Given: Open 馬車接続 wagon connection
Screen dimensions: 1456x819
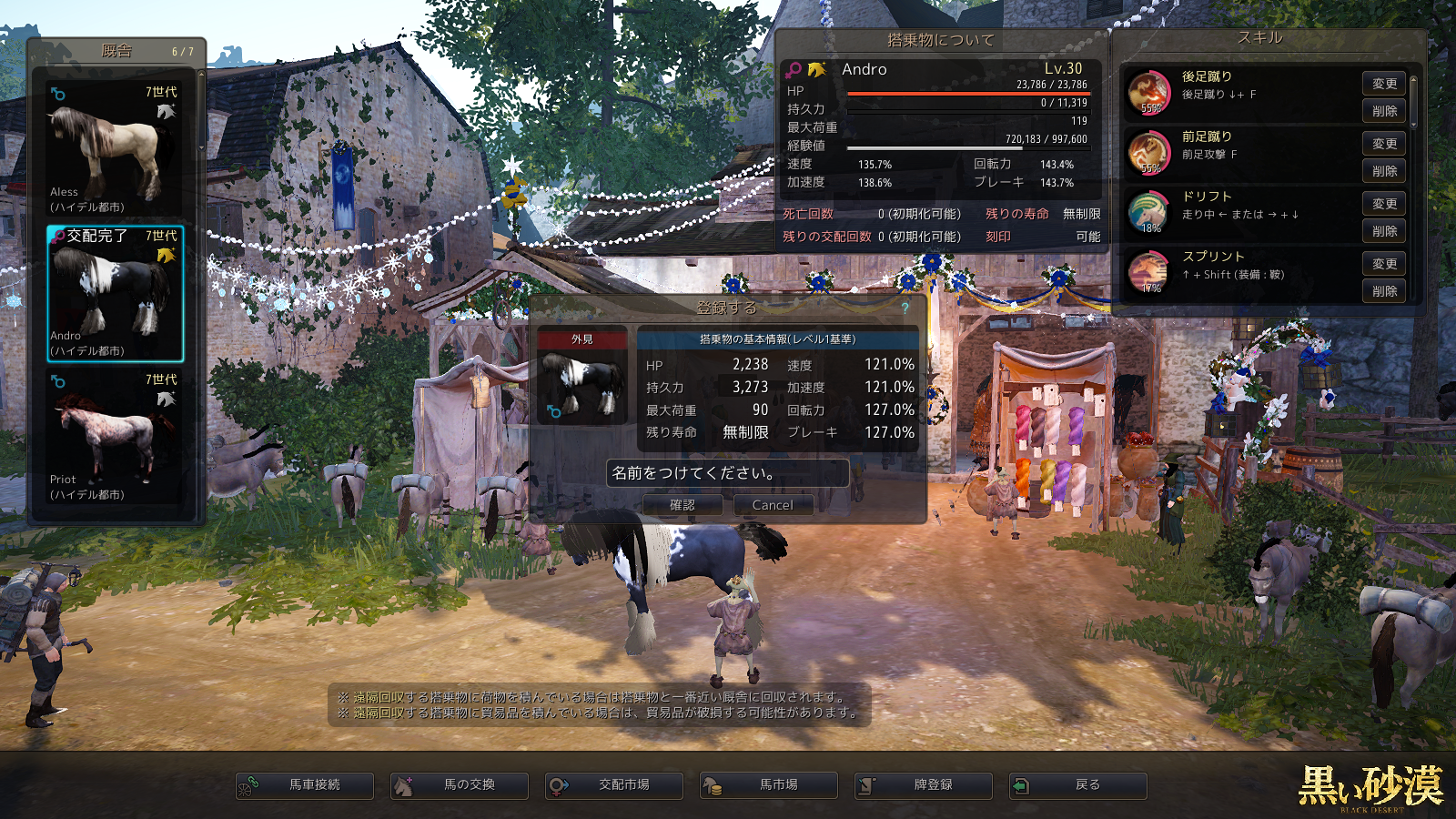Looking at the screenshot, I should pyautogui.click(x=305, y=785).
